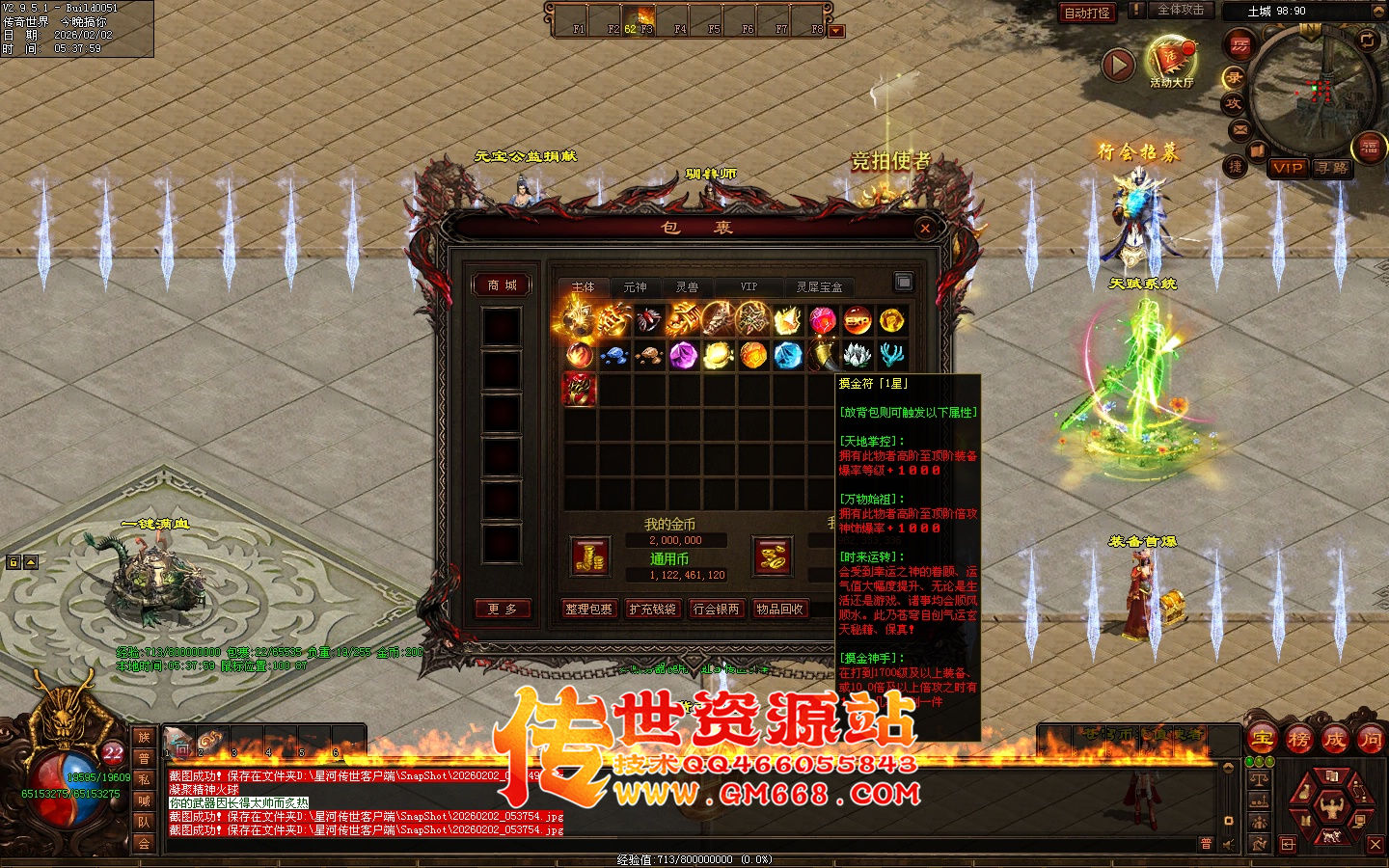The width and height of the screenshot is (1389, 868).
Task: Open the 榜 ranking icon bottom right
Action: (x=1299, y=739)
